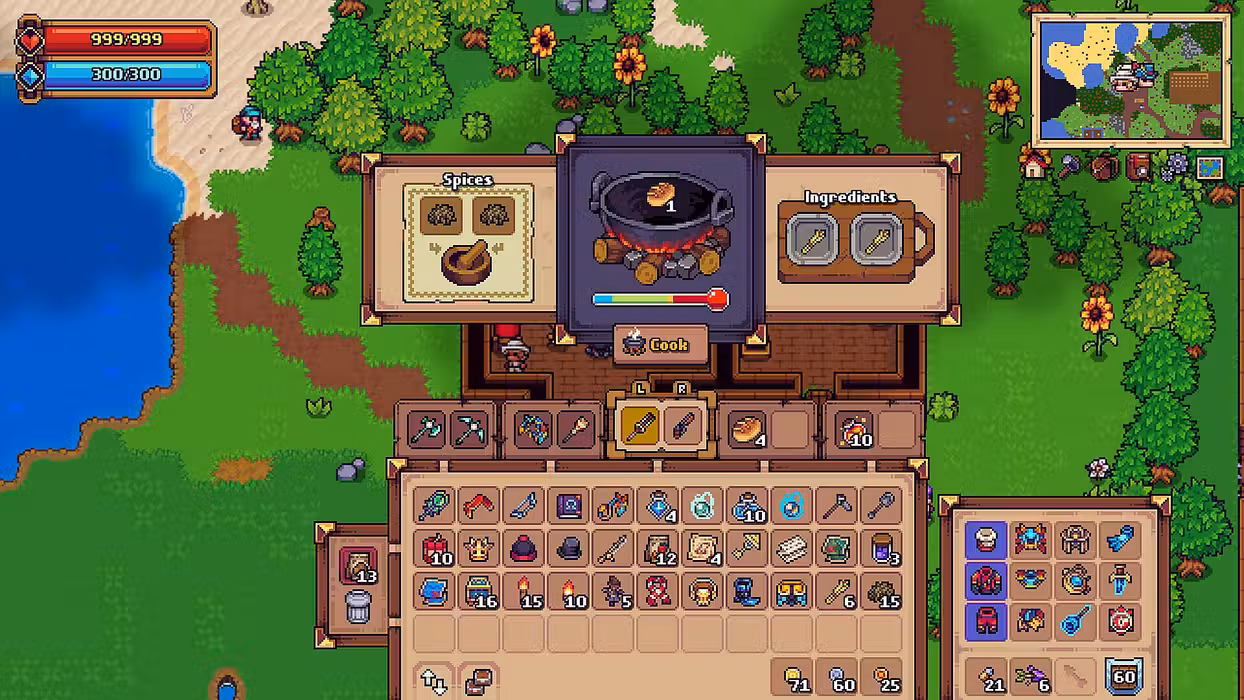Viewport: 1244px width, 700px height.
Task: Select the highlighted brush hotbar slot
Action: pos(639,428)
